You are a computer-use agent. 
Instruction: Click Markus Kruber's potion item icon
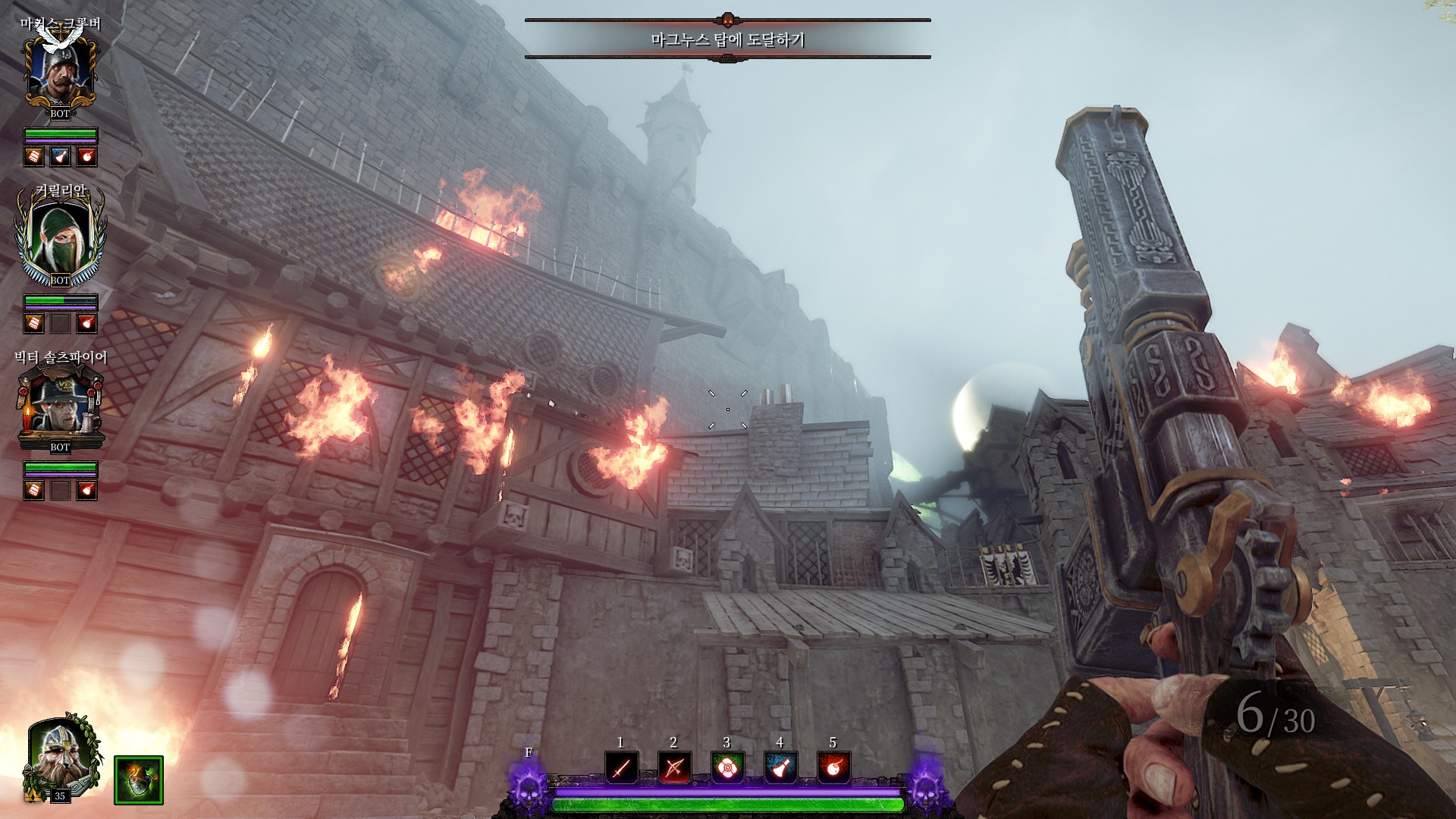(x=60, y=157)
